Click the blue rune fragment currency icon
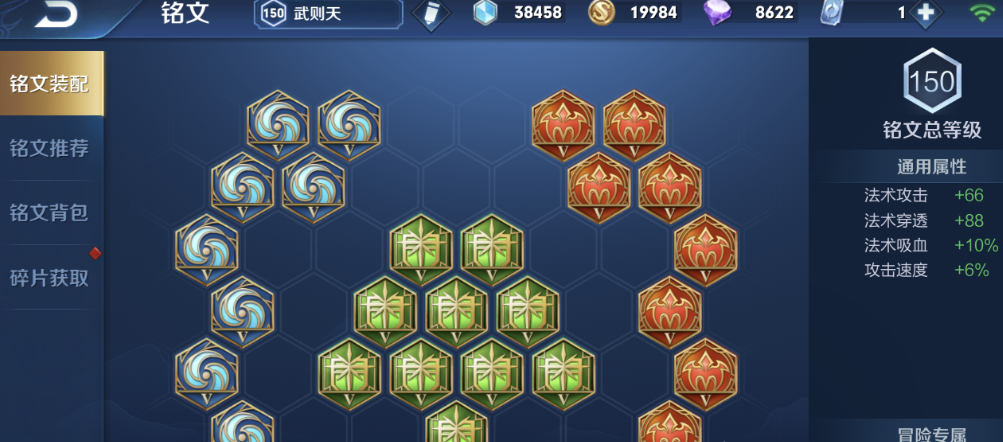This screenshot has width=1003, height=442. tap(485, 13)
